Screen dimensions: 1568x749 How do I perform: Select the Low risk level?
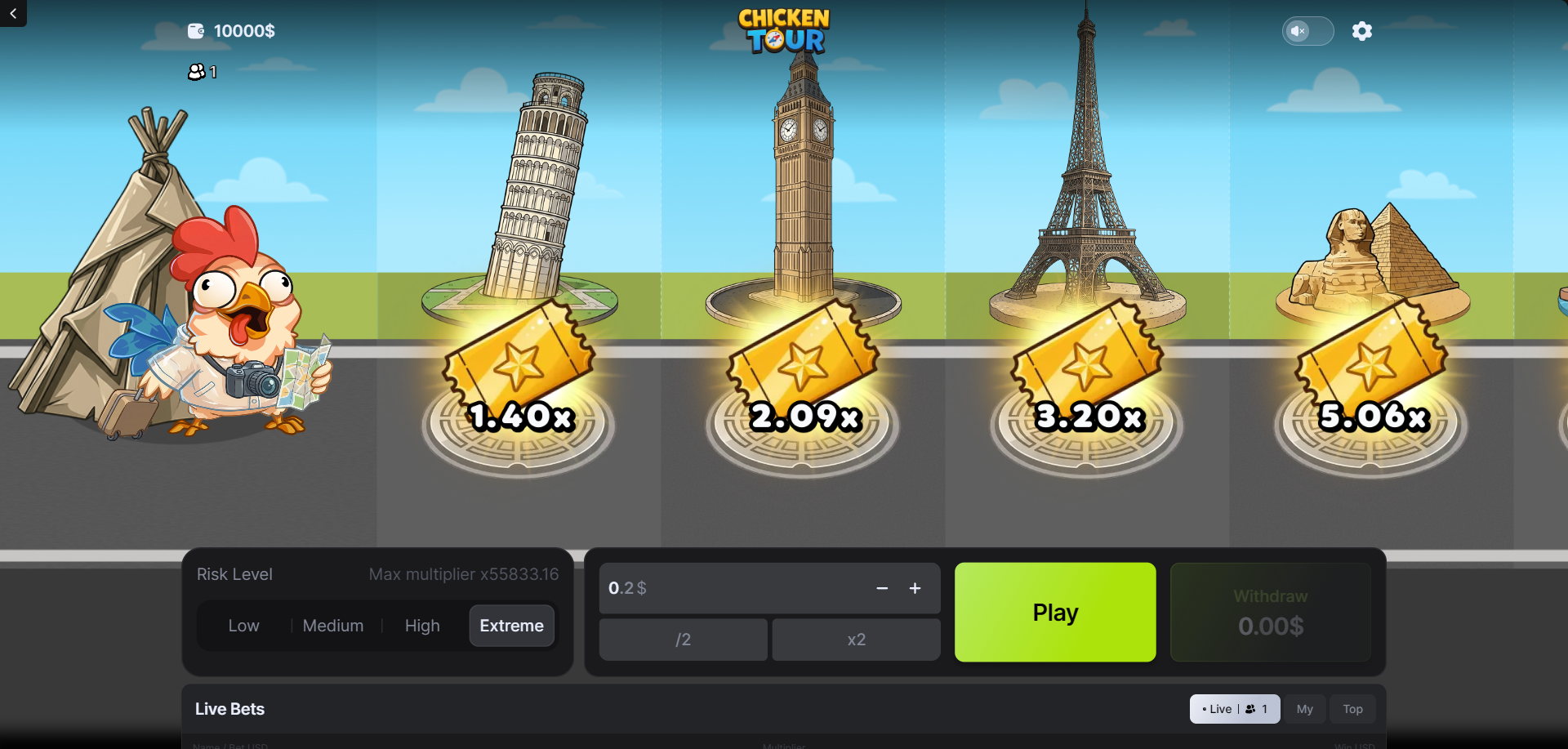243,626
